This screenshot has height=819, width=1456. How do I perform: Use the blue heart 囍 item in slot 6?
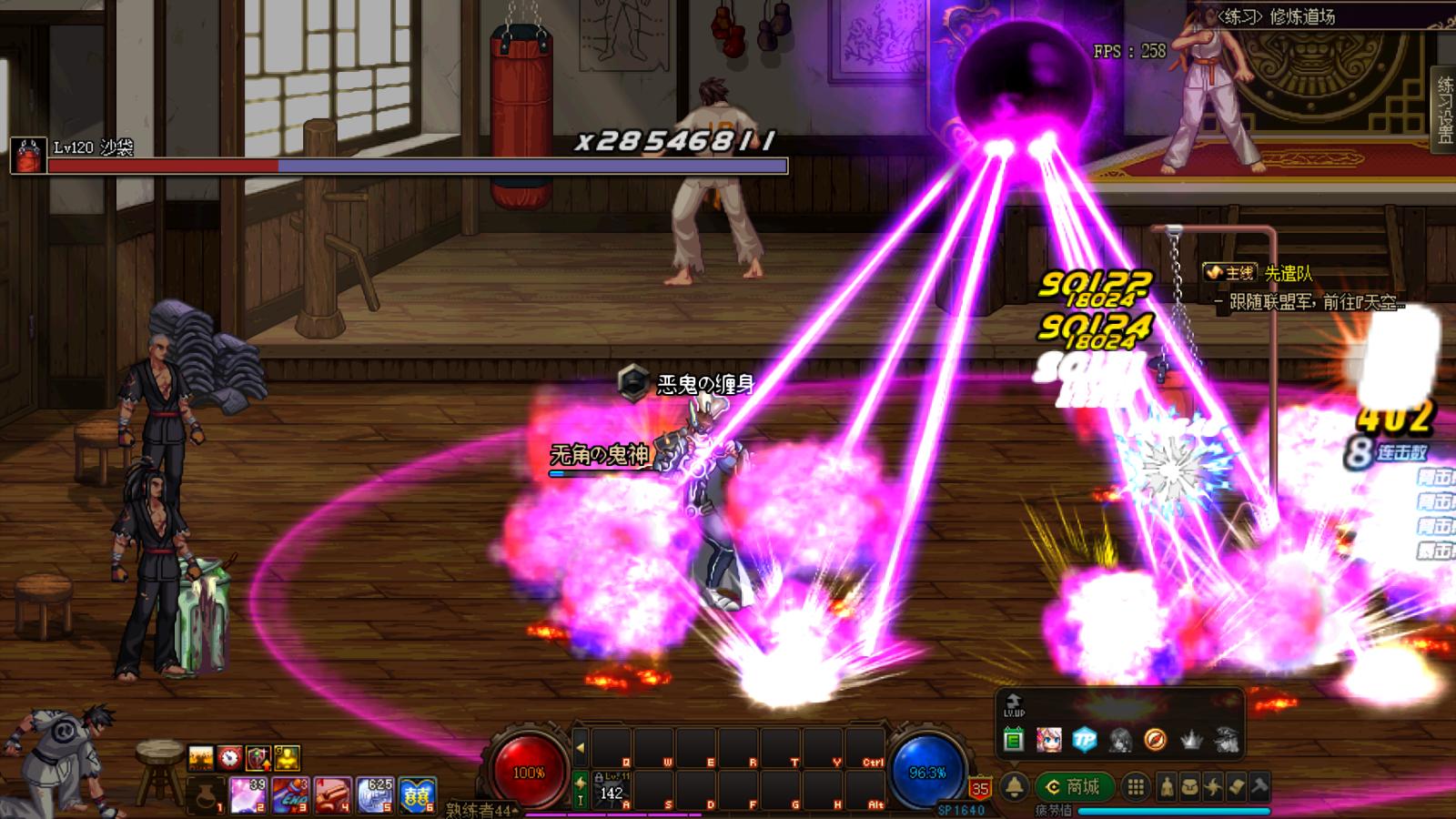[x=417, y=794]
